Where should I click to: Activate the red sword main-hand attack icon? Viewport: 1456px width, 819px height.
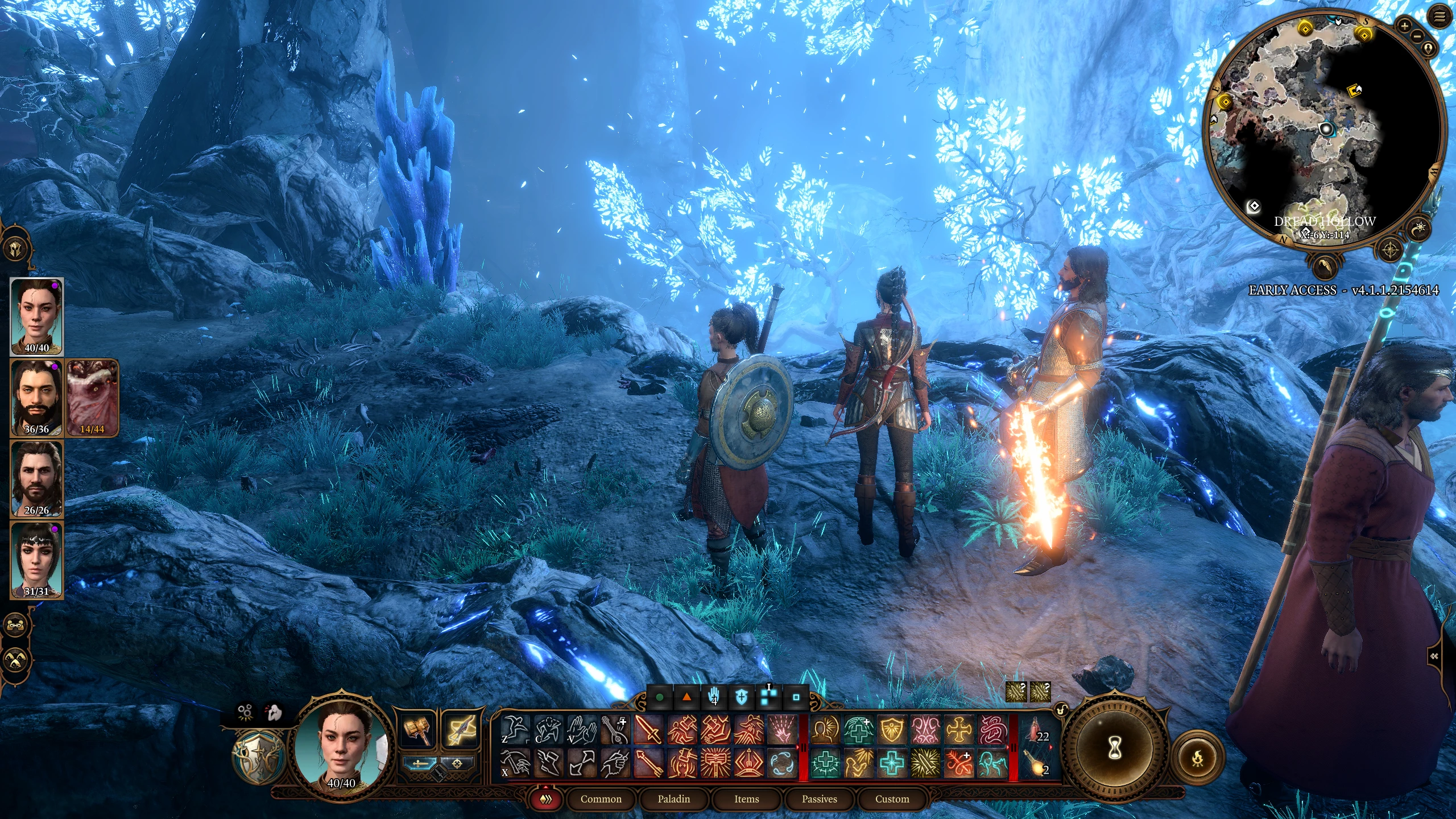coord(648,730)
